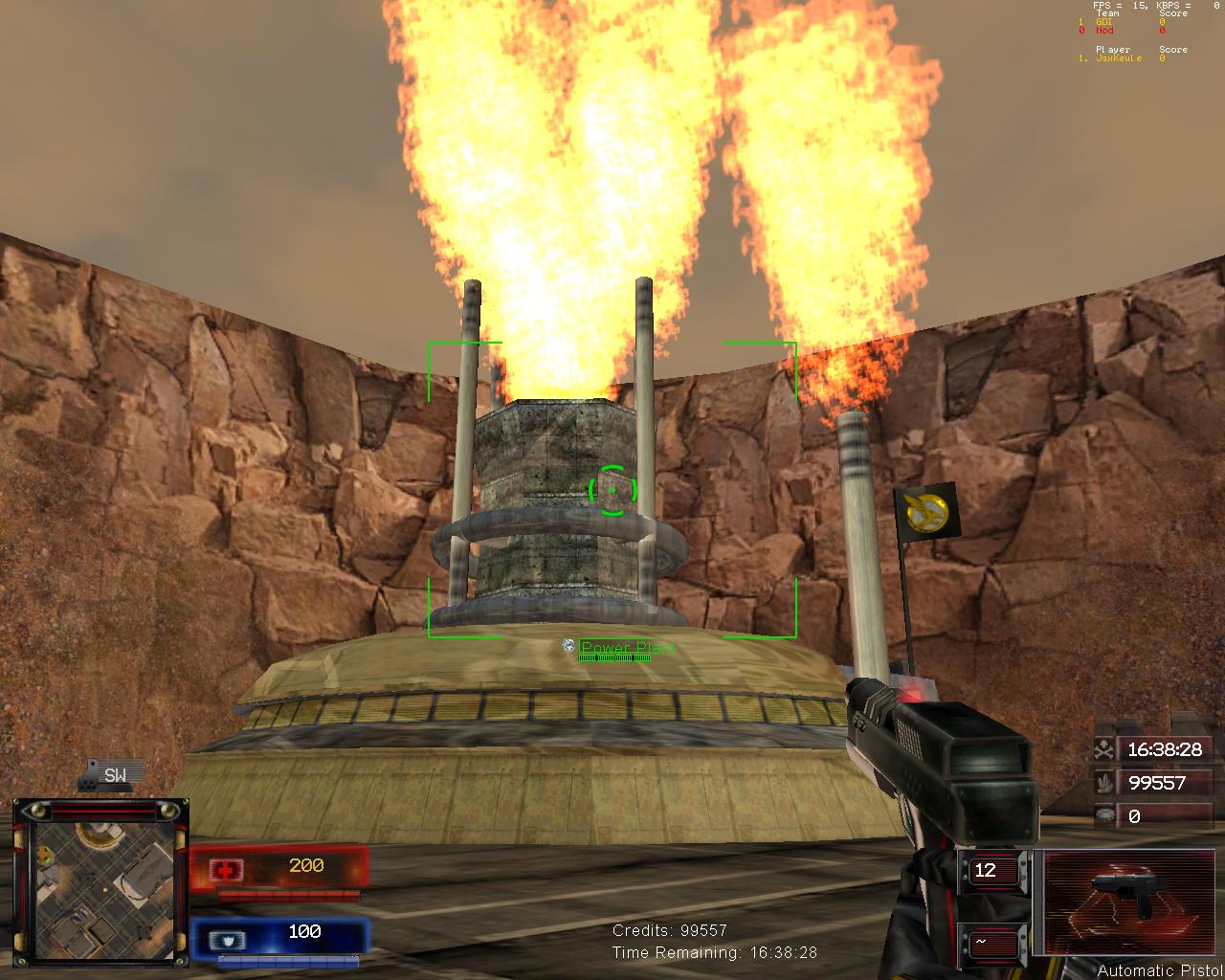Viewport: 1225px width, 980px height.
Task: Select the Automatic Pistol weapon panel
Action: (x=1117, y=902)
